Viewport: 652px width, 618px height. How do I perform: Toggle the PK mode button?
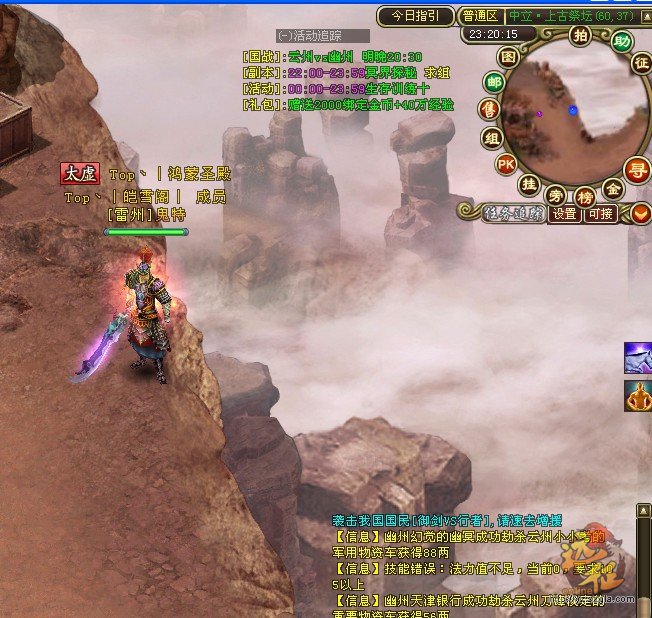point(505,163)
